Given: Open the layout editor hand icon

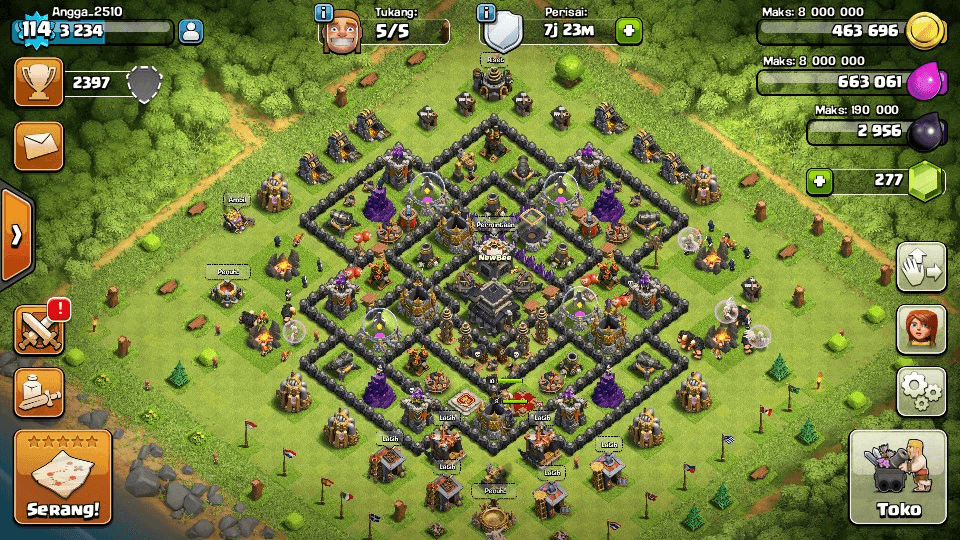Looking at the screenshot, I should point(921,267).
